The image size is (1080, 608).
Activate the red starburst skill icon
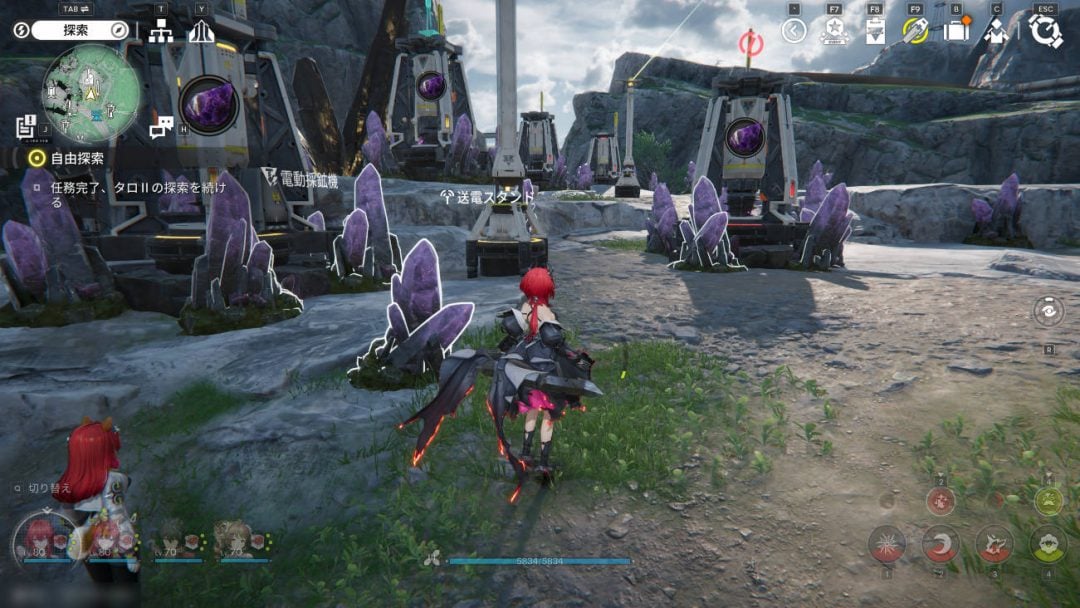887,544
